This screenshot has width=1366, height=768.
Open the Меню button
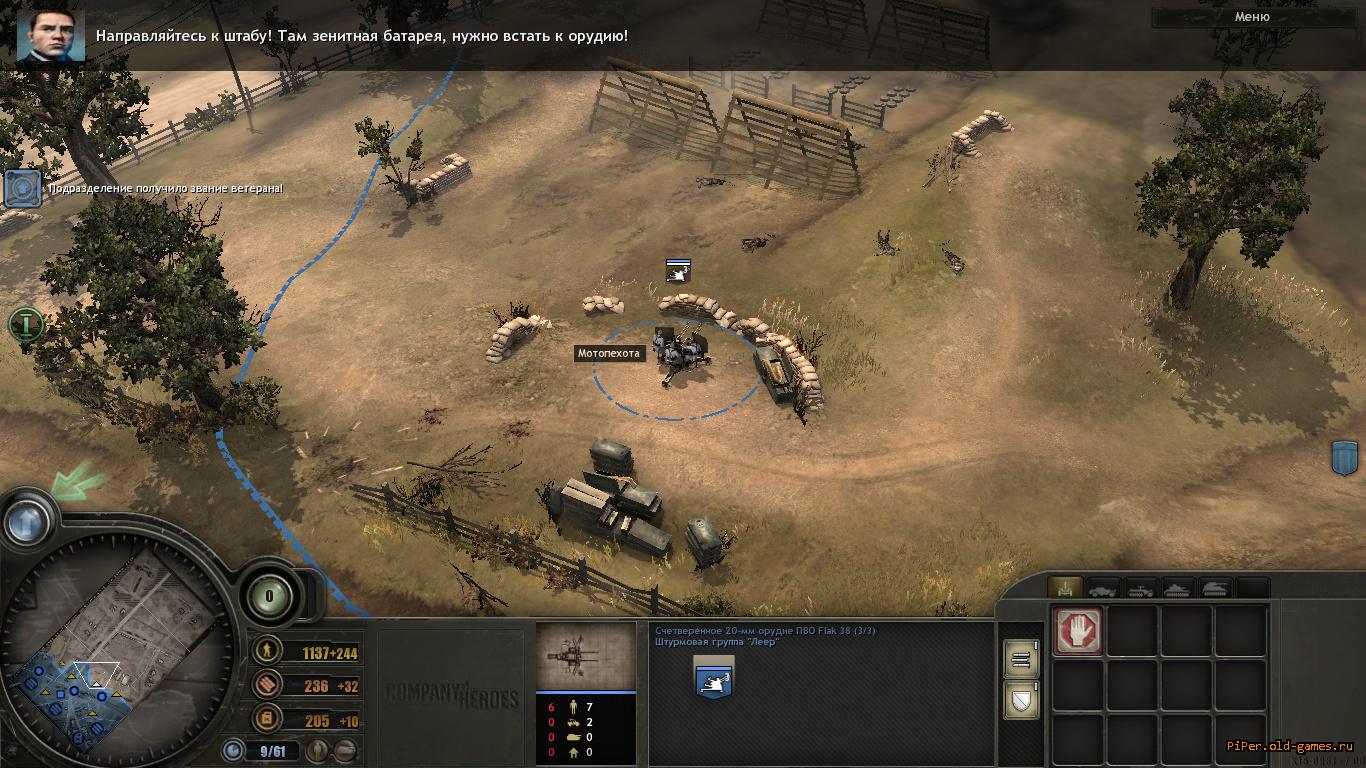pyautogui.click(x=1252, y=17)
